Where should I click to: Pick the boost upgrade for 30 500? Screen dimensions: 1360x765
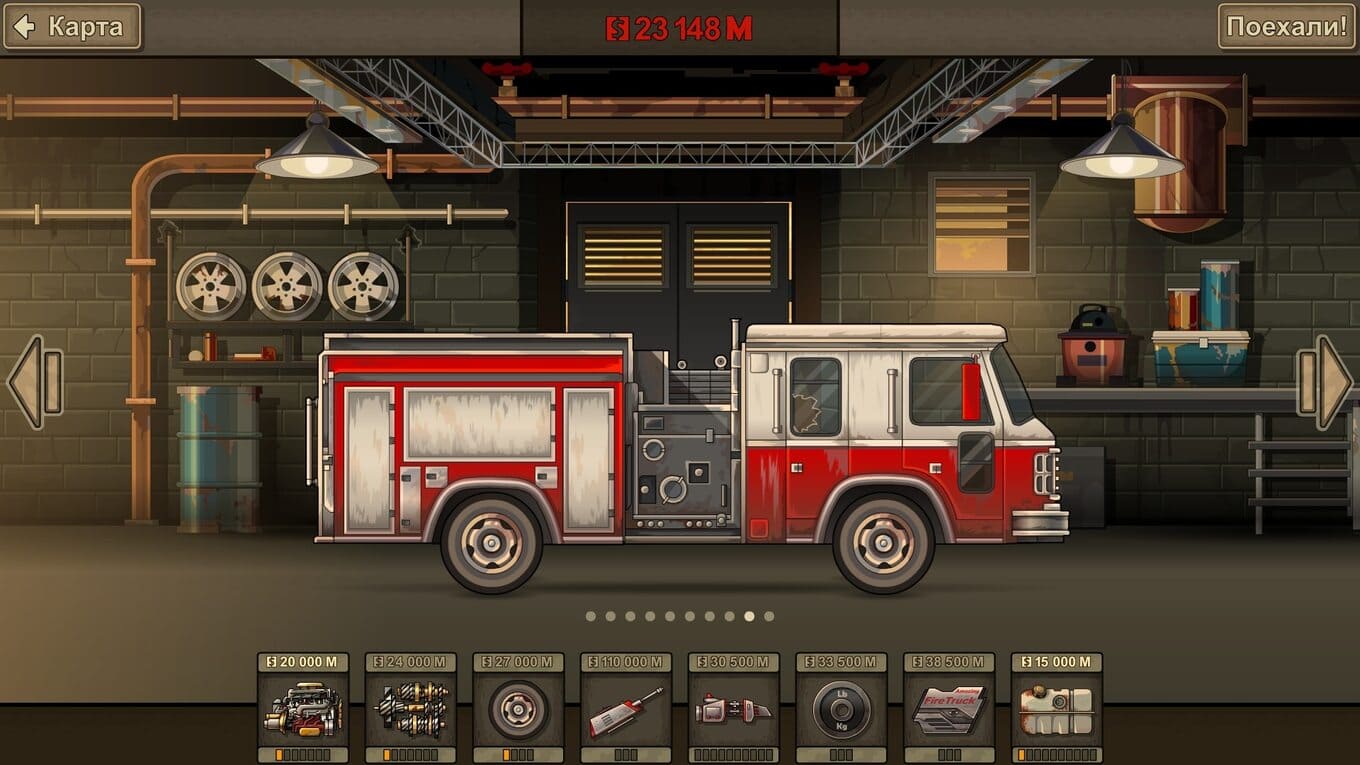[x=734, y=709]
